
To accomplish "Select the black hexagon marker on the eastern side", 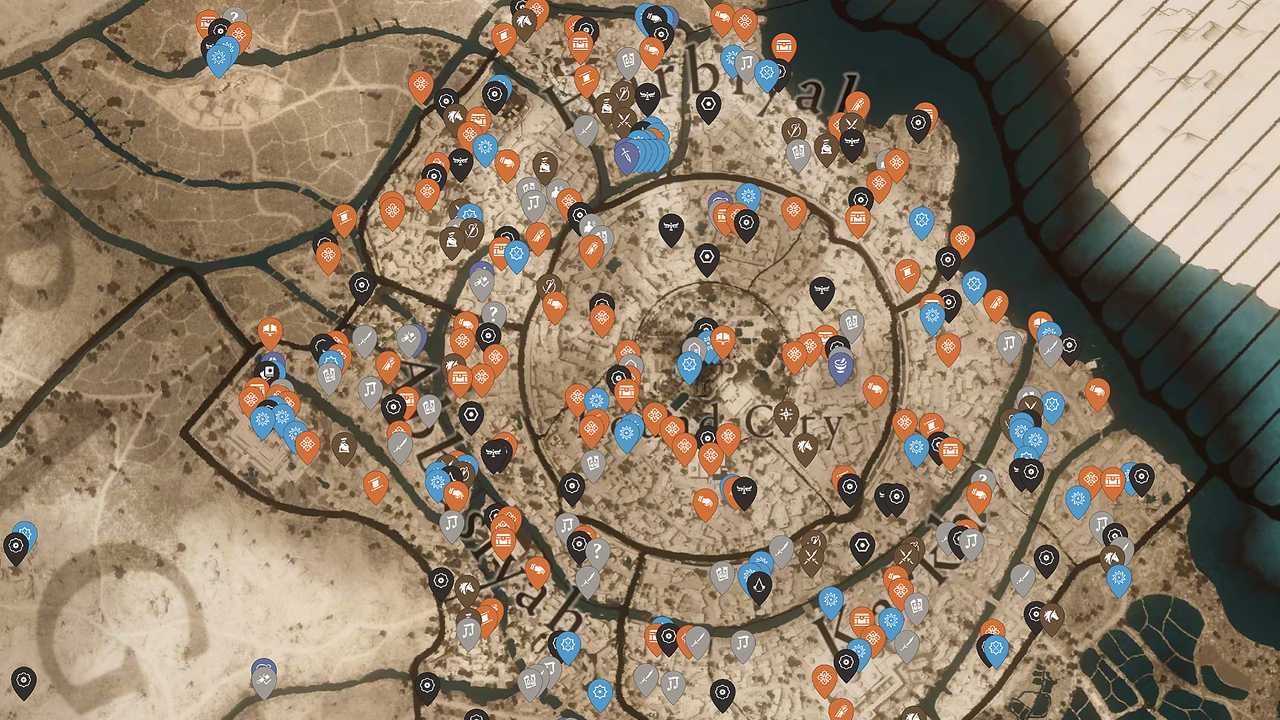I will tap(863, 545).
